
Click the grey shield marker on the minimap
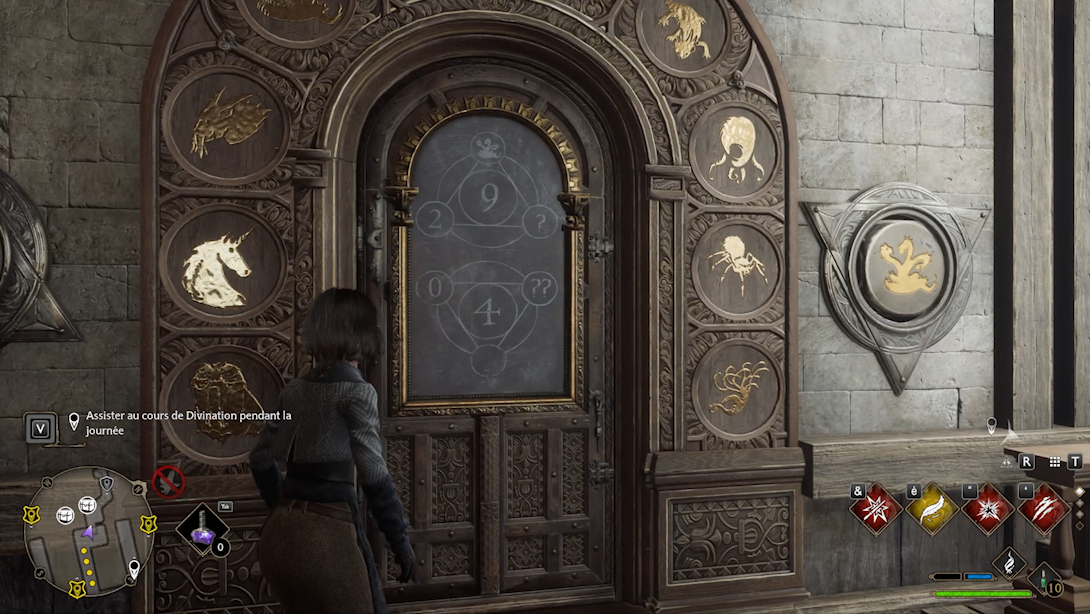(x=107, y=484)
